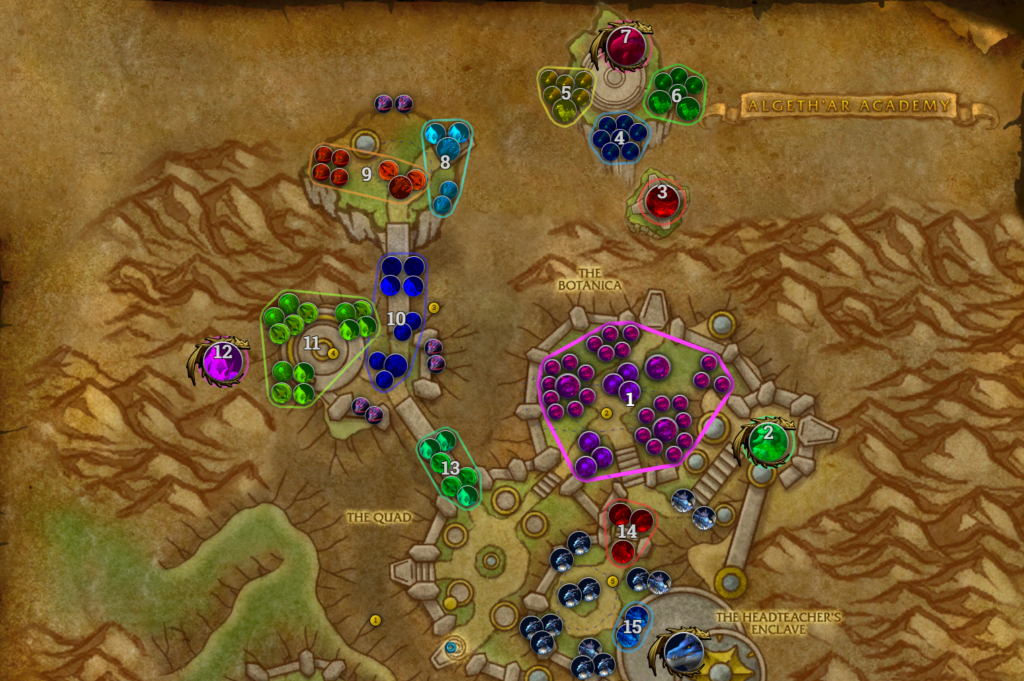Select the blue pull numbered 15
Image resolution: width=1024 pixels, height=681 pixels.
click(632, 627)
